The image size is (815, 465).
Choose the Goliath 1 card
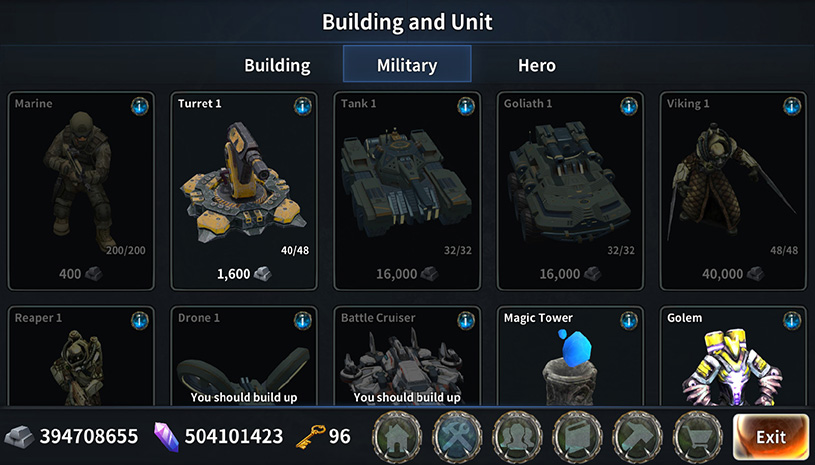pyautogui.click(x=570, y=190)
